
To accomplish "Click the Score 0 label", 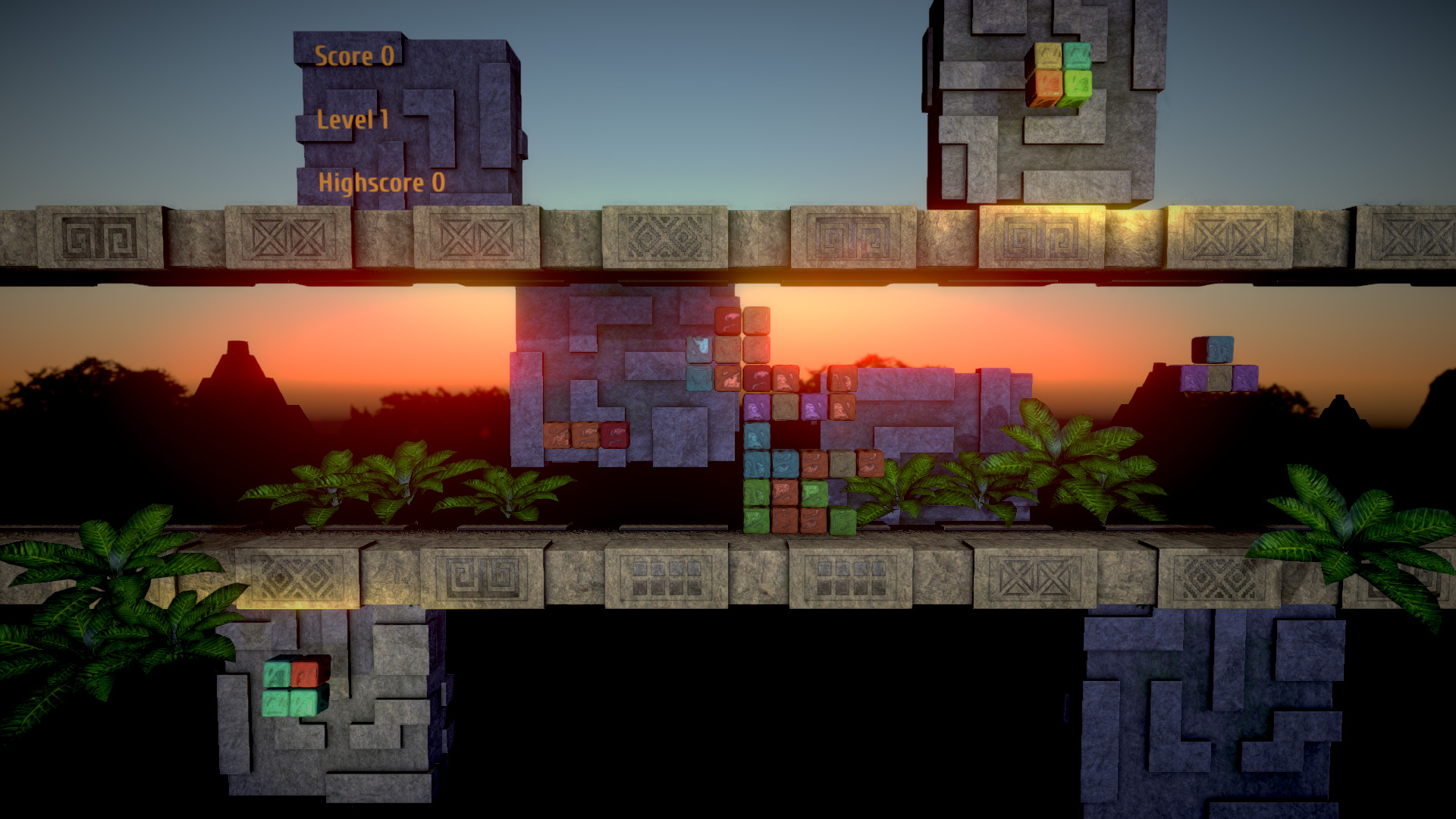I will tap(356, 55).
